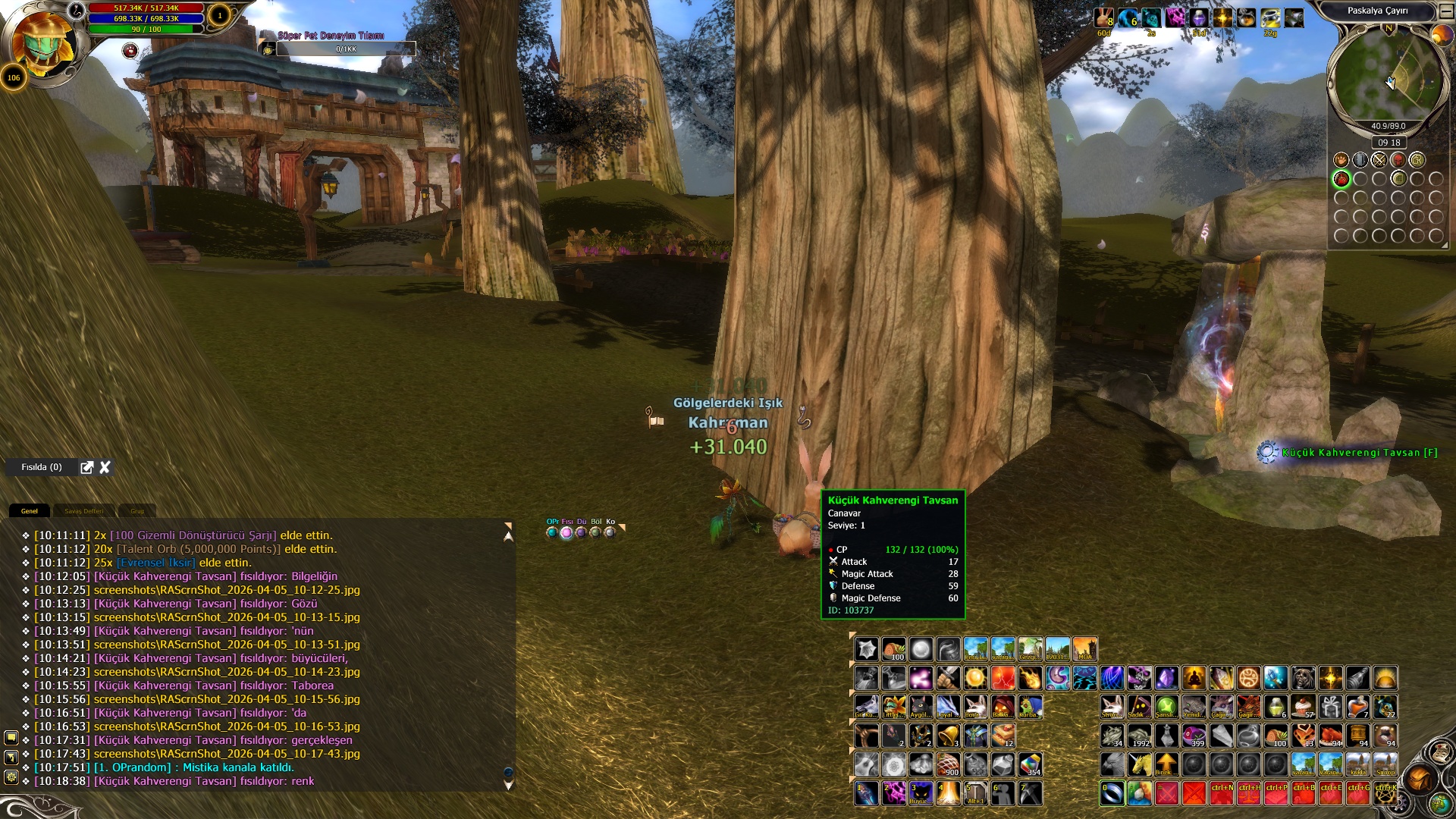1456x819 pixels.
Task: Click the ctrl+N red hotbar slot
Action: tap(1221, 793)
